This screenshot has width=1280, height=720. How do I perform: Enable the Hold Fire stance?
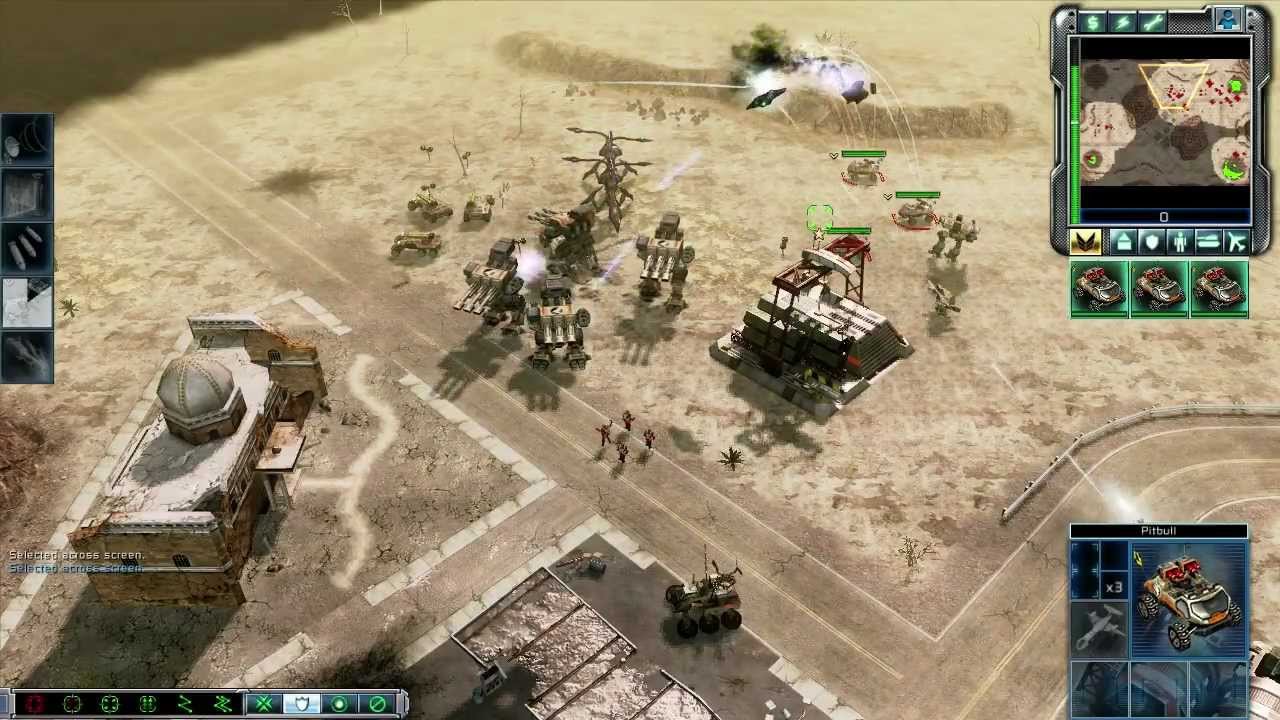tap(377, 704)
